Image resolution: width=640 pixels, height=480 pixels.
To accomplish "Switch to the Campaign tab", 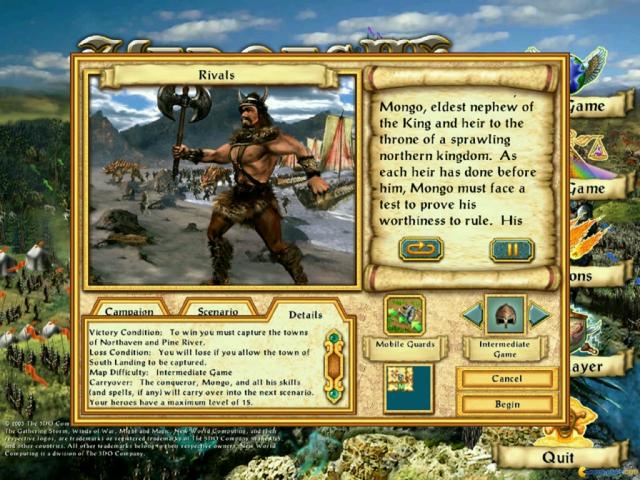I will coord(129,310).
